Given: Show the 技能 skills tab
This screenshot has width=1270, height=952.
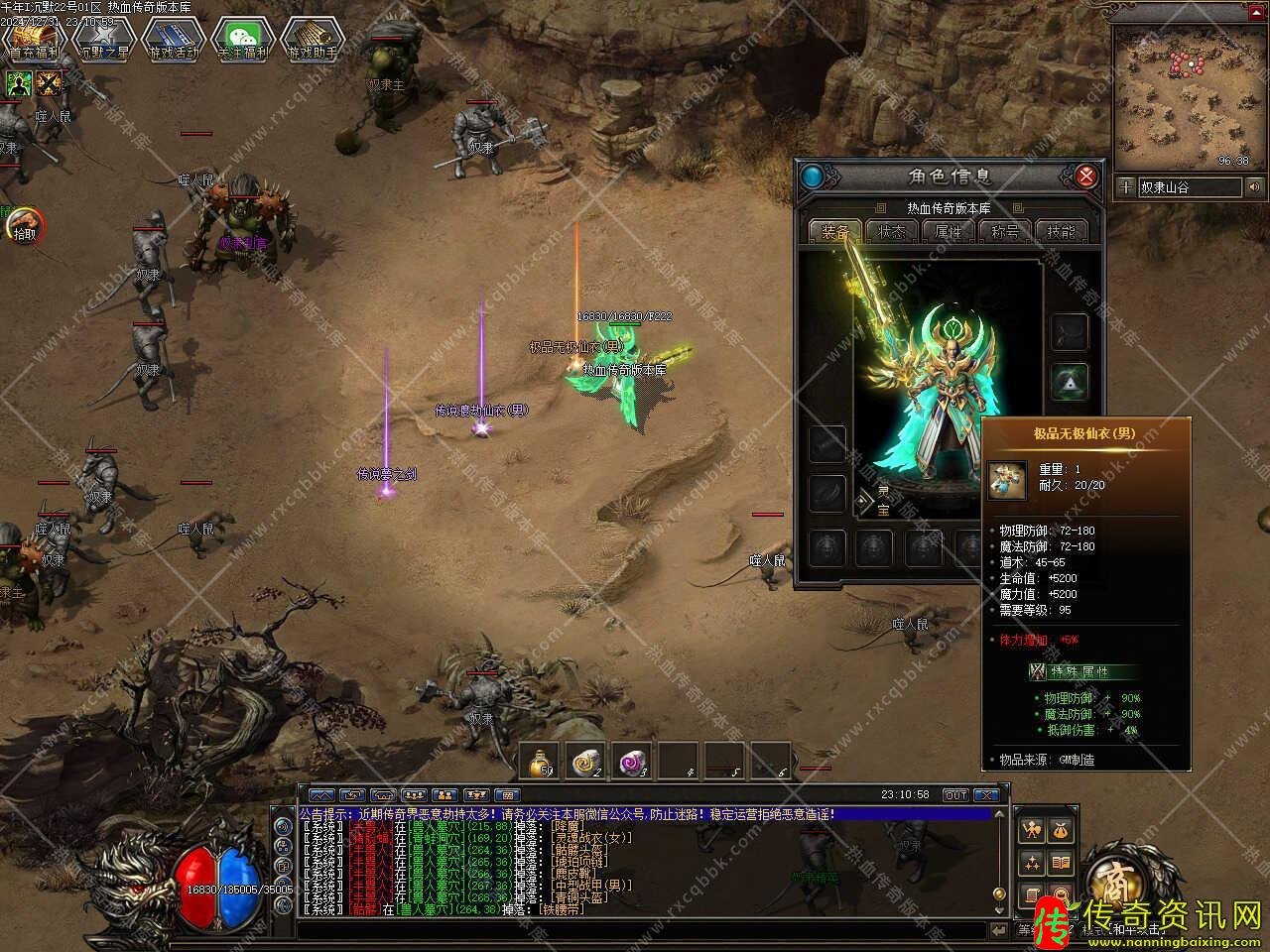Looking at the screenshot, I should pyautogui.click(x=1061, y=231).
